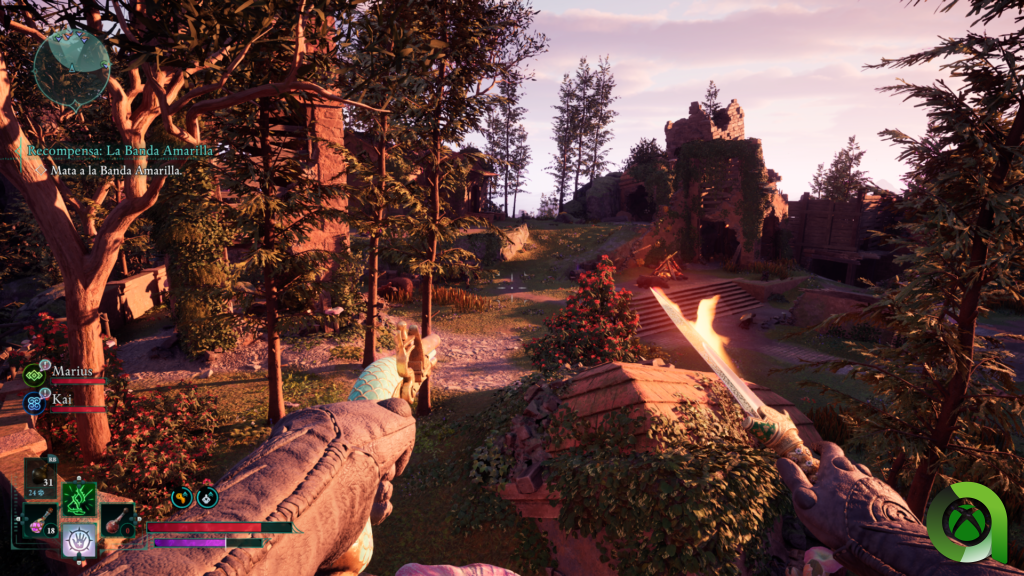
Task: Activate the white hand spell icon
Action: pyautogui.click(x=79, y=539)
